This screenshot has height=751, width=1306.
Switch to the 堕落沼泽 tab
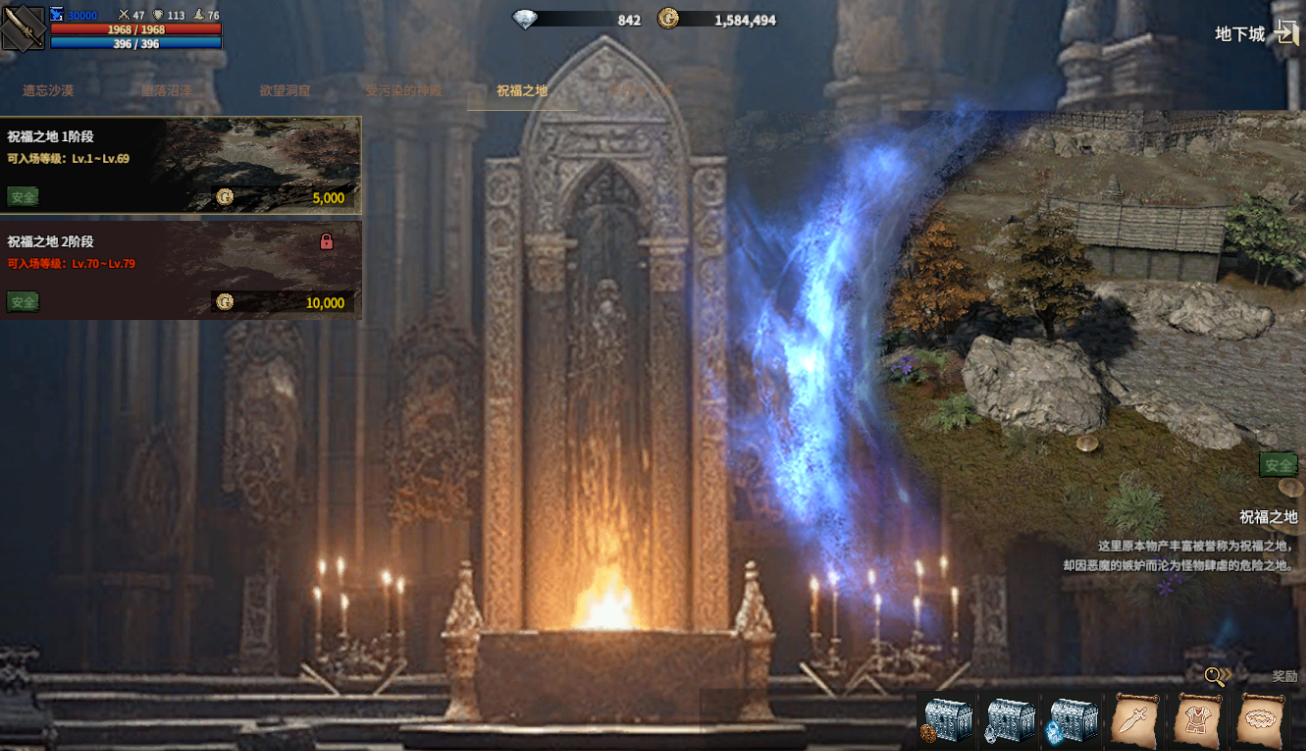(166, 91)
